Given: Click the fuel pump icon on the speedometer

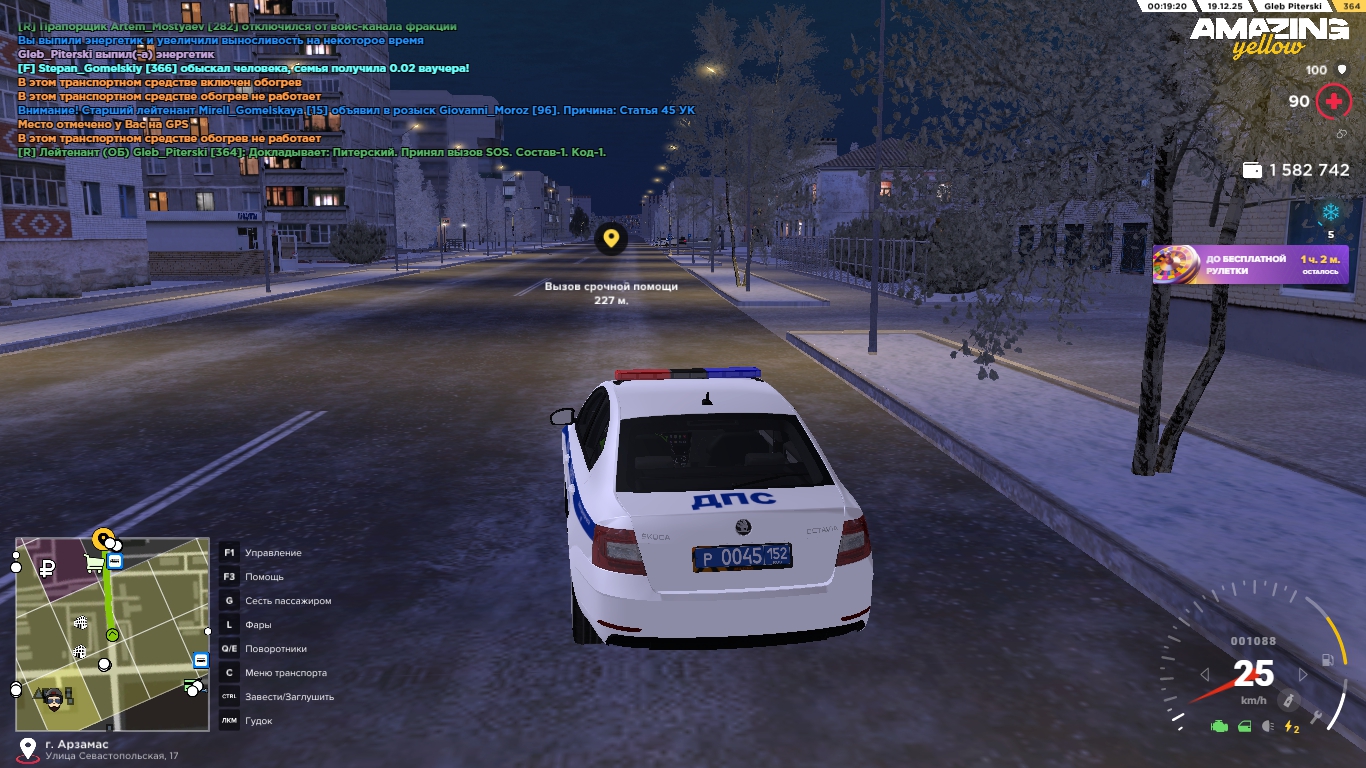Looking at the screenshot, I should (x=1327, y=660).
